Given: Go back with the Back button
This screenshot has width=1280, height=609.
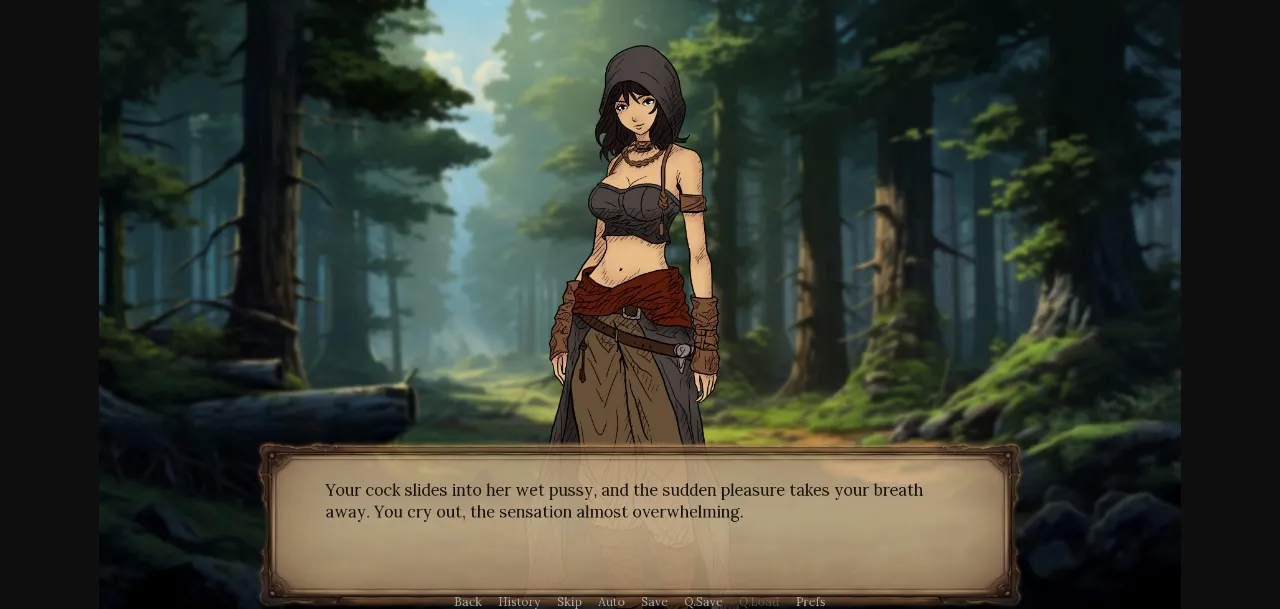Looking at the screenshot, I should (468, 602).
